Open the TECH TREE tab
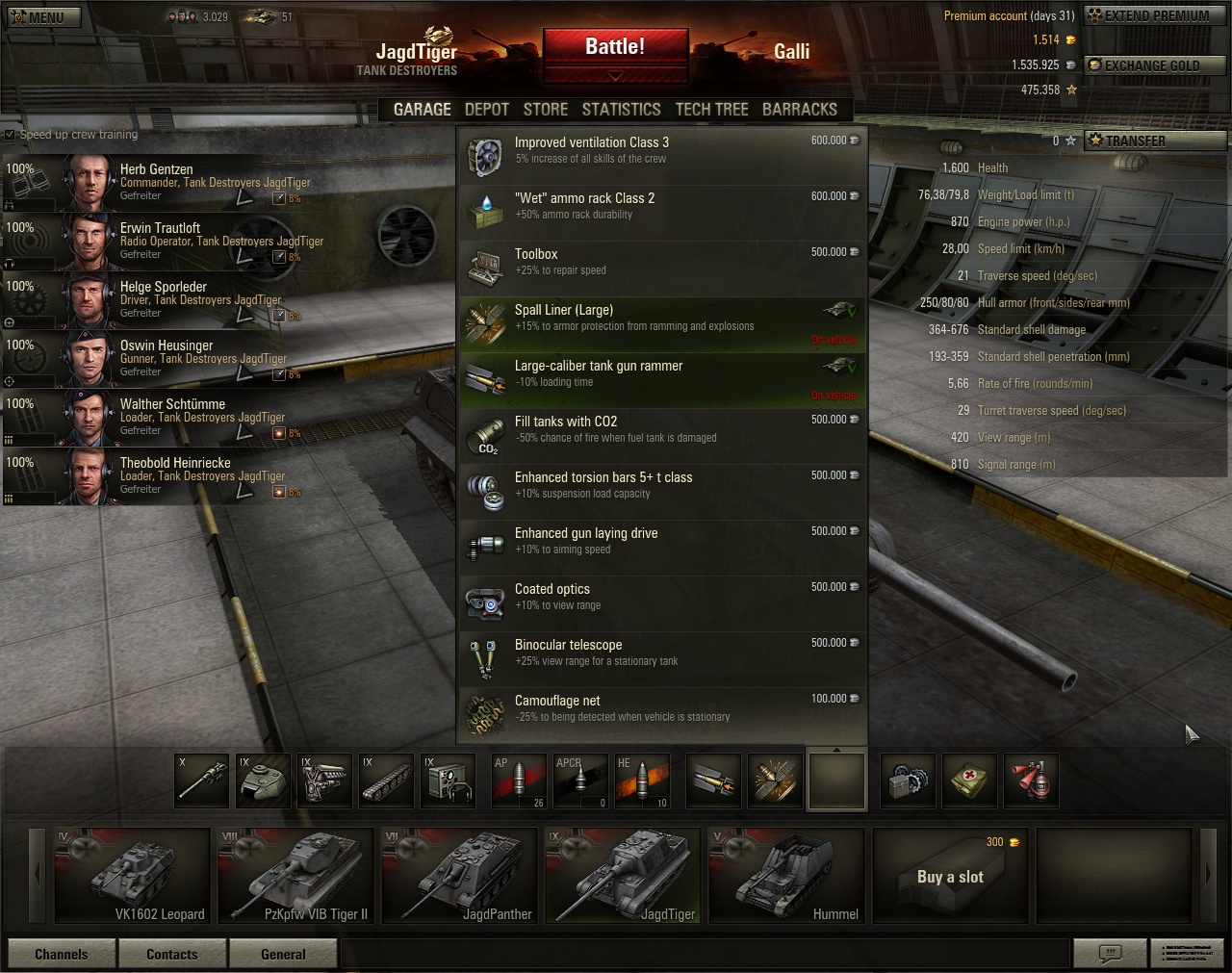 [x=711, y=110]
